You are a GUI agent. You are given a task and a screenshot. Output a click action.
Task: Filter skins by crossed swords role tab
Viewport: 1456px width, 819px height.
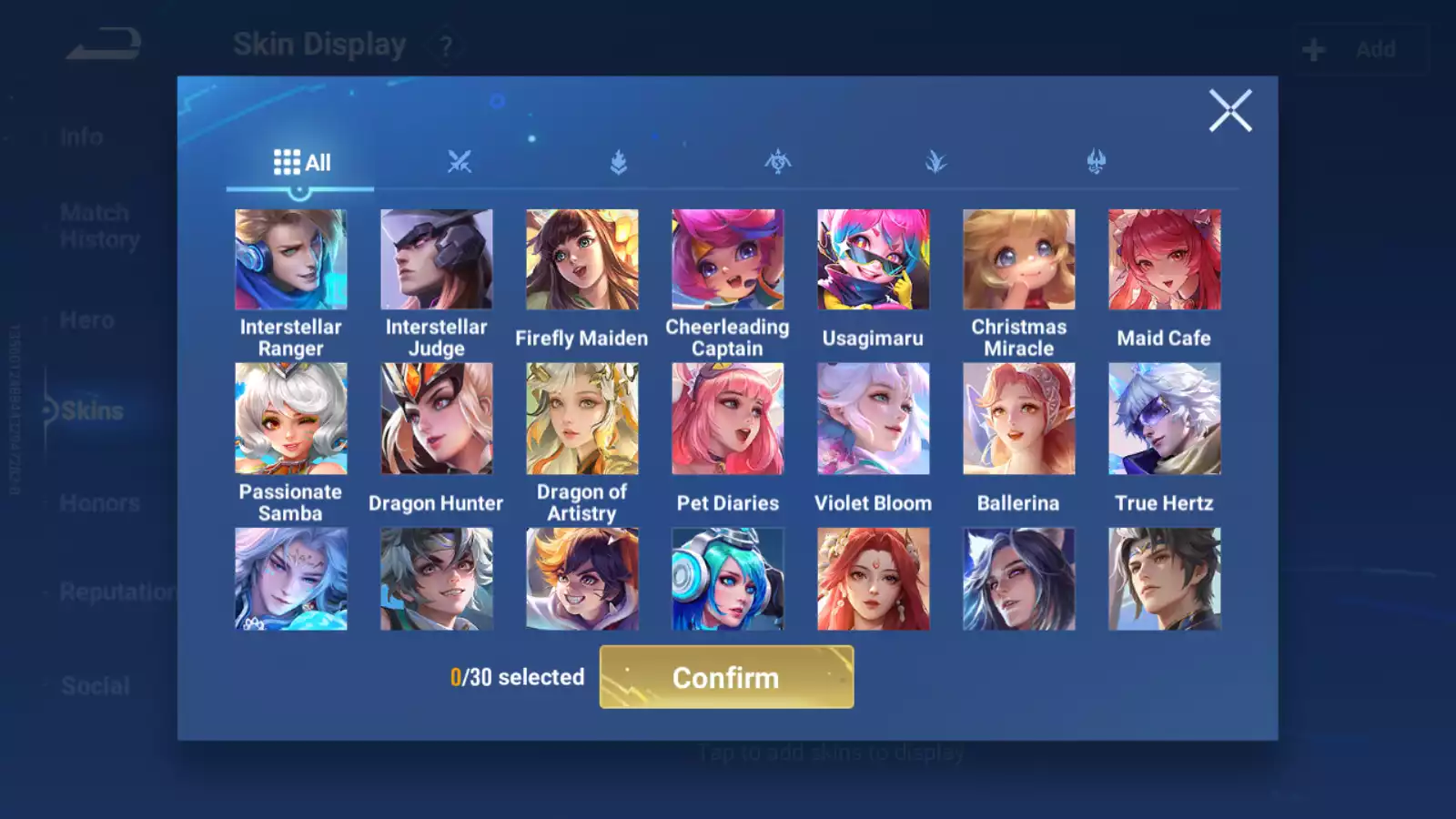[x=460, y=163]
